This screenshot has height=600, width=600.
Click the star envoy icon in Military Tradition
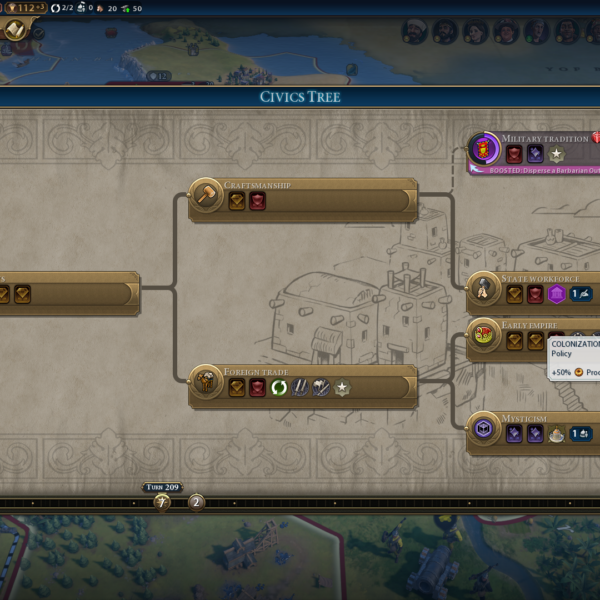[x=556, y=154]
